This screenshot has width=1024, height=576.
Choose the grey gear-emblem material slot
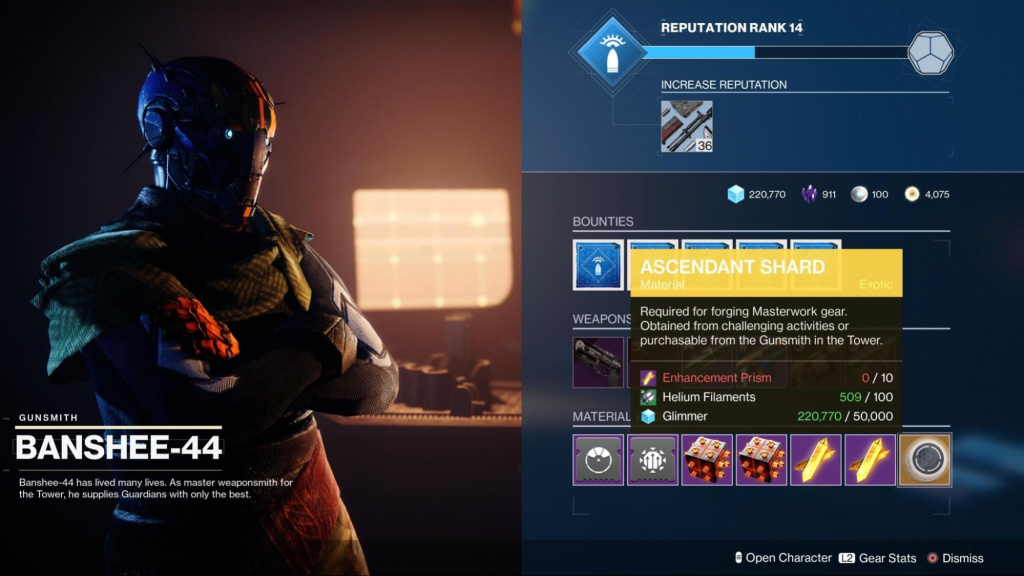[x=652, y=460]
